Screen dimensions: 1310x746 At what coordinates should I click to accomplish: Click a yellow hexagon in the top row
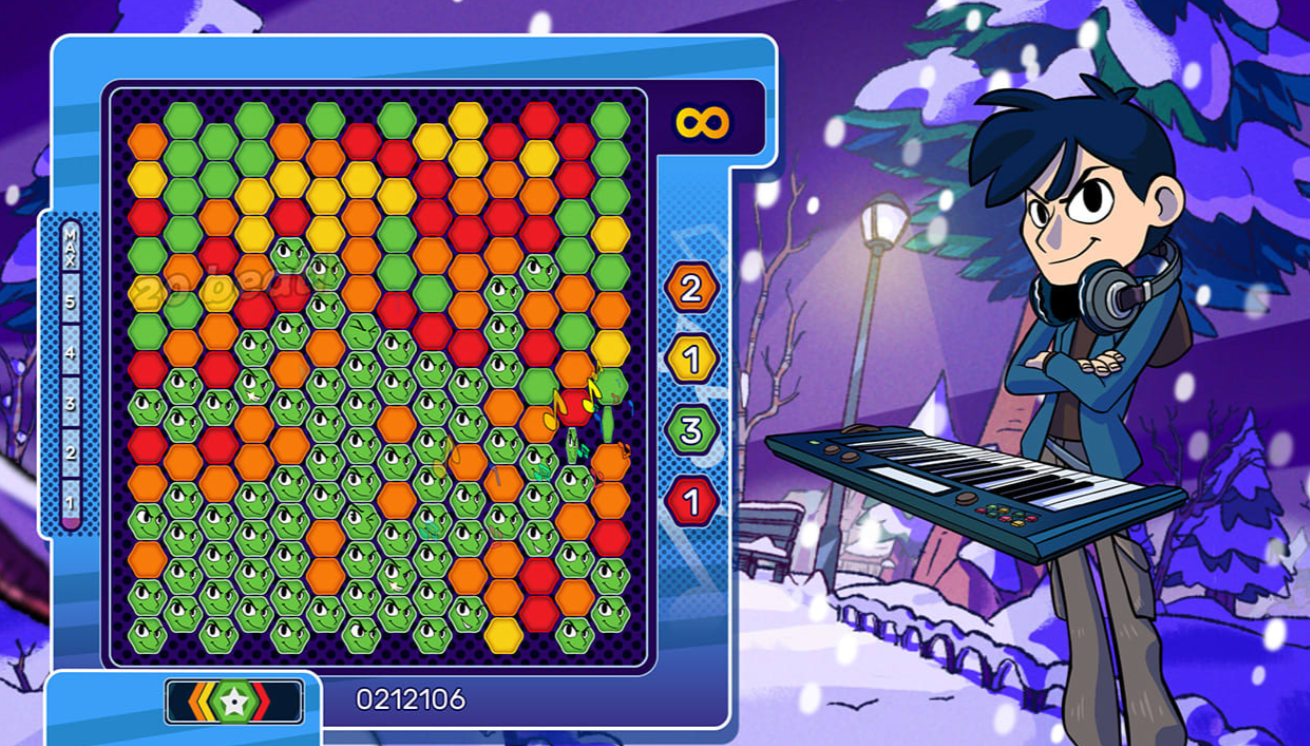469,121
